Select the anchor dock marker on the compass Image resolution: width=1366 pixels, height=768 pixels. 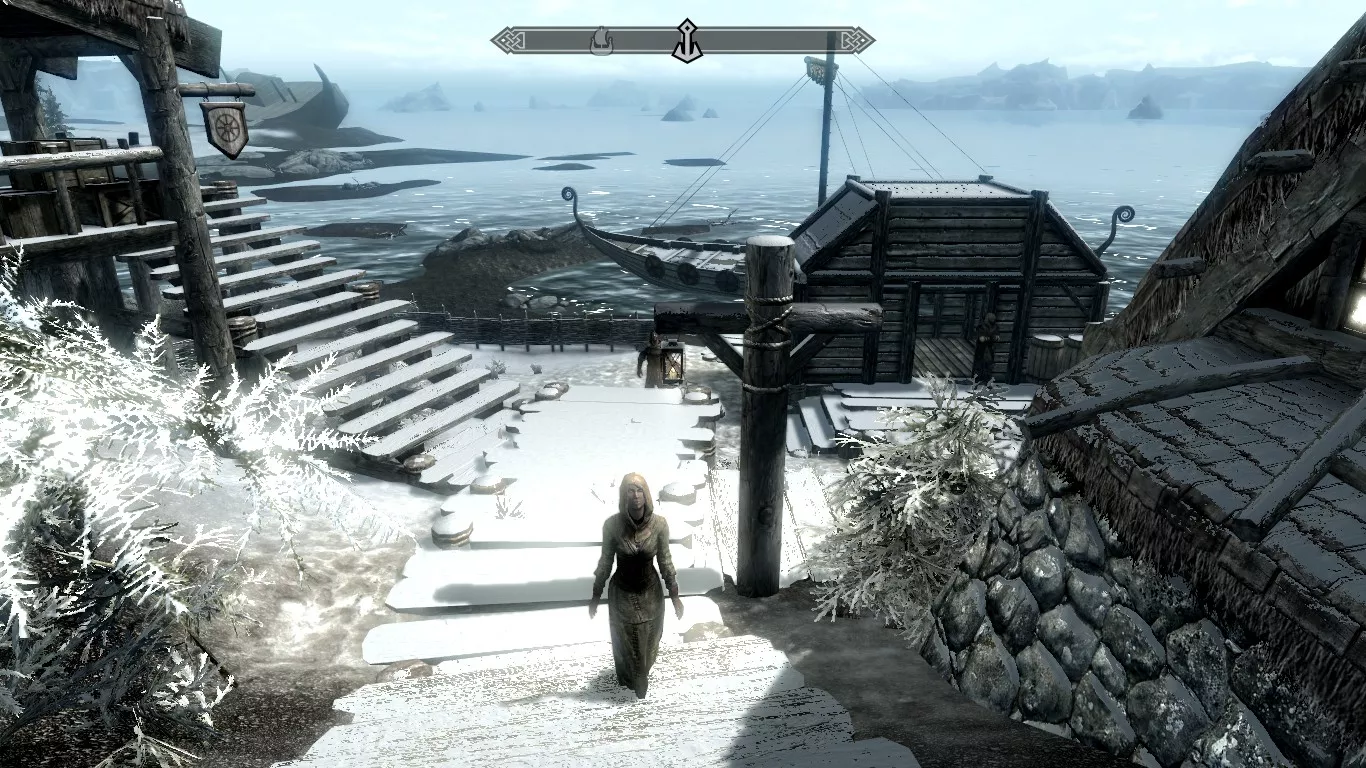click(686, 41)
